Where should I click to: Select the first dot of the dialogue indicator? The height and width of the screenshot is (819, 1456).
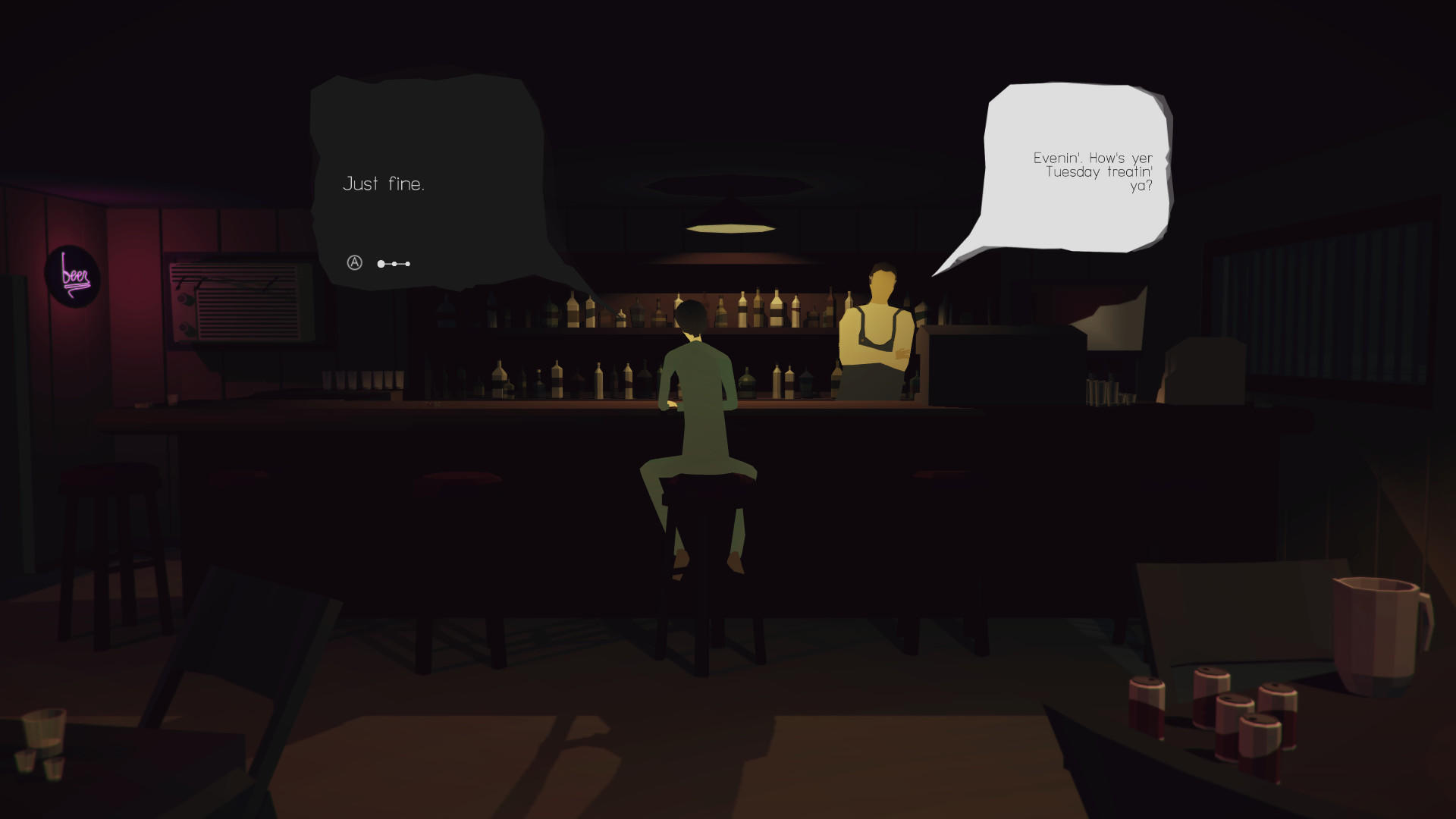click(x=379, y=264)
